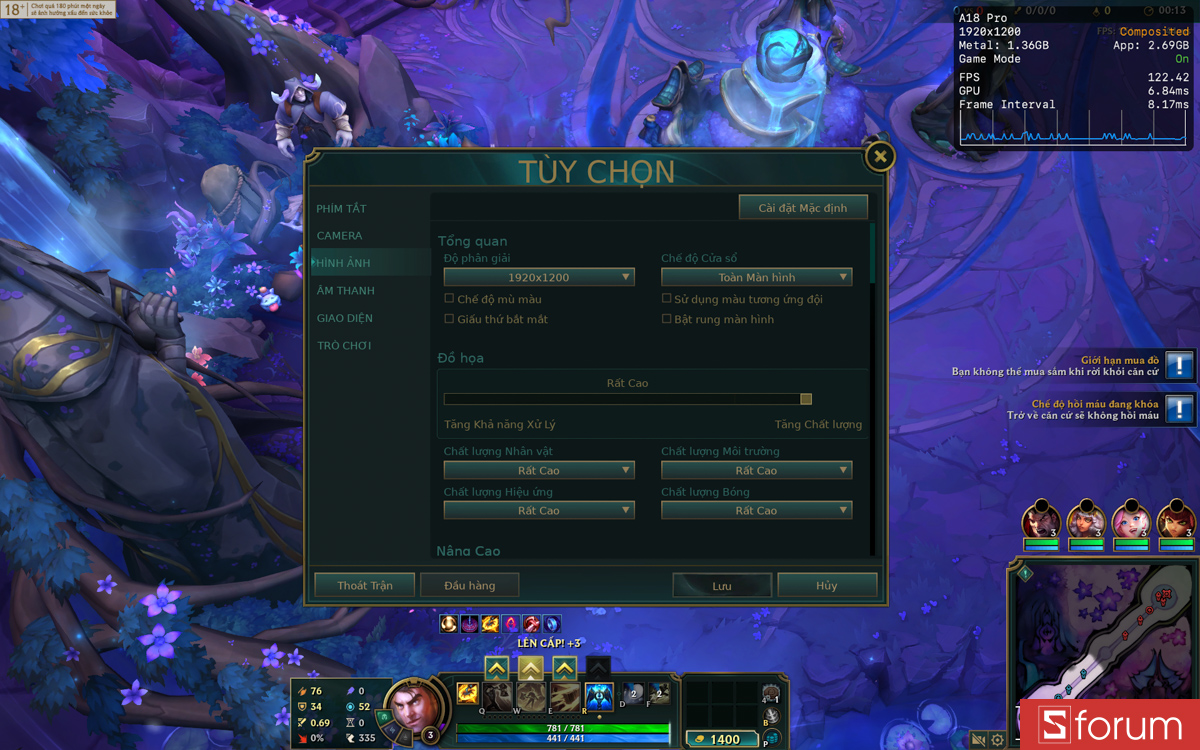The height and width of the screenshot is (750, 1200).
Task: Open the Độ phân giải resolution dropdown
Action: tap(539, 277)
